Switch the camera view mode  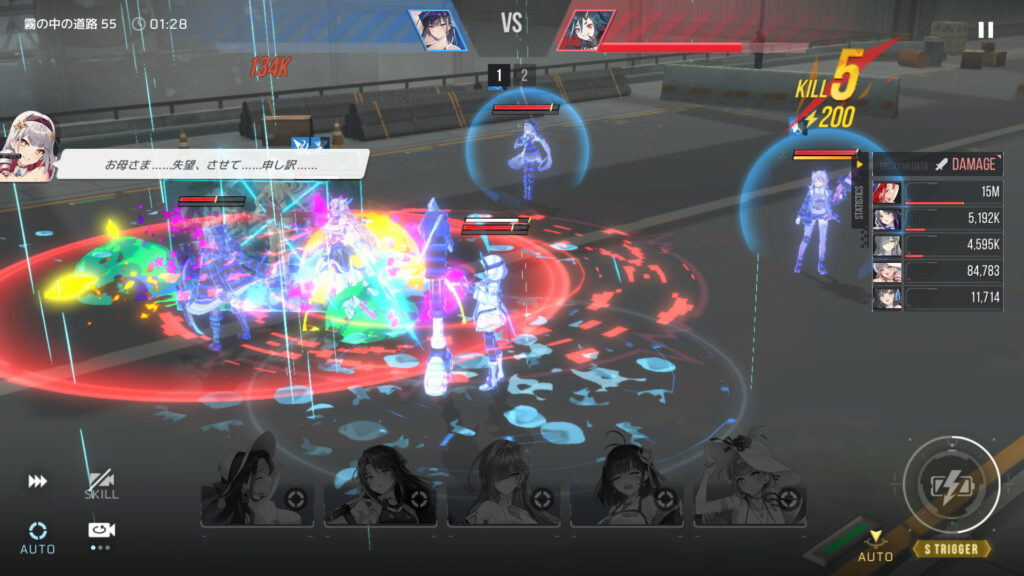pos(101,532)
